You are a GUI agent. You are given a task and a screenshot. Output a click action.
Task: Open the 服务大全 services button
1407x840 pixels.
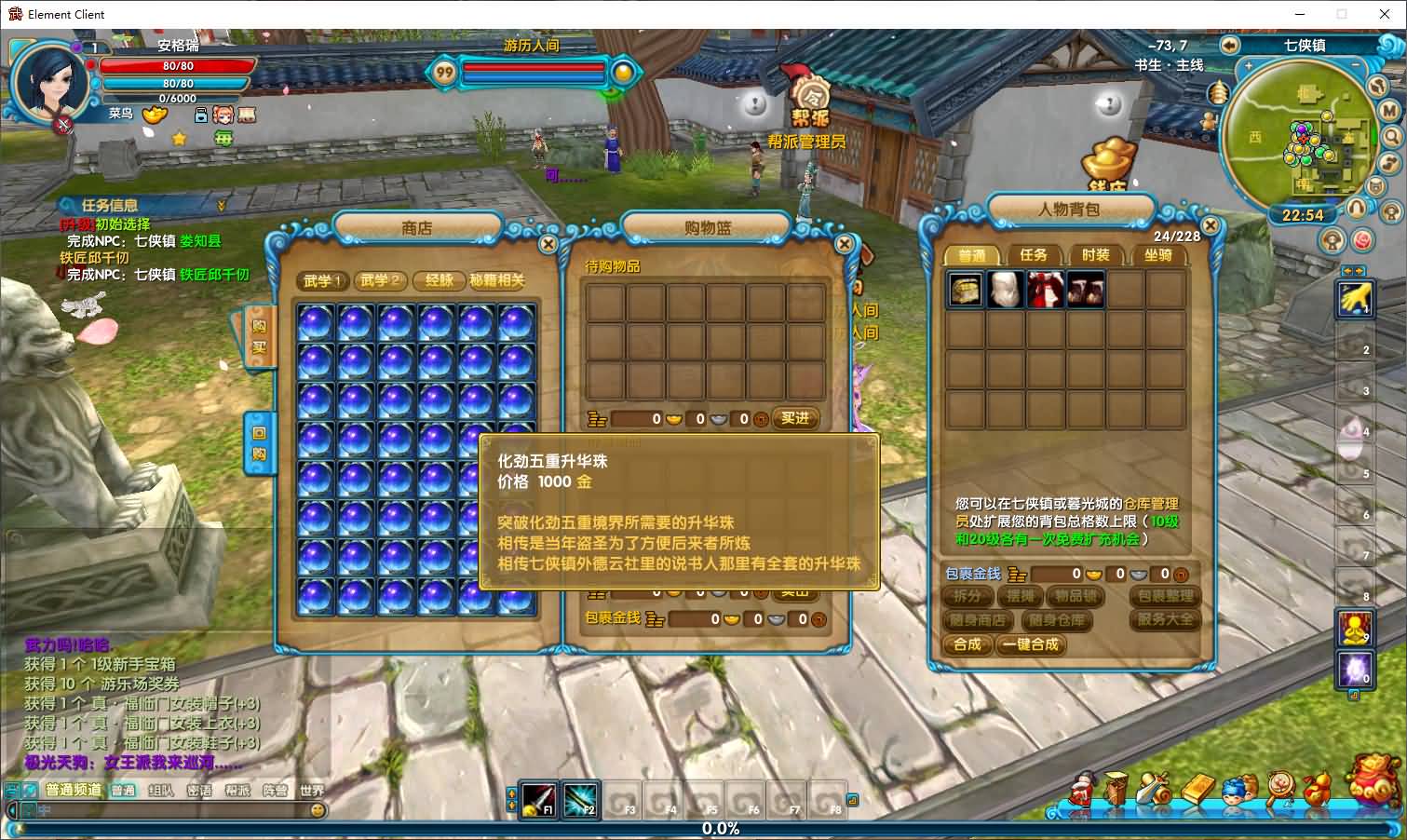point(1164,619)
